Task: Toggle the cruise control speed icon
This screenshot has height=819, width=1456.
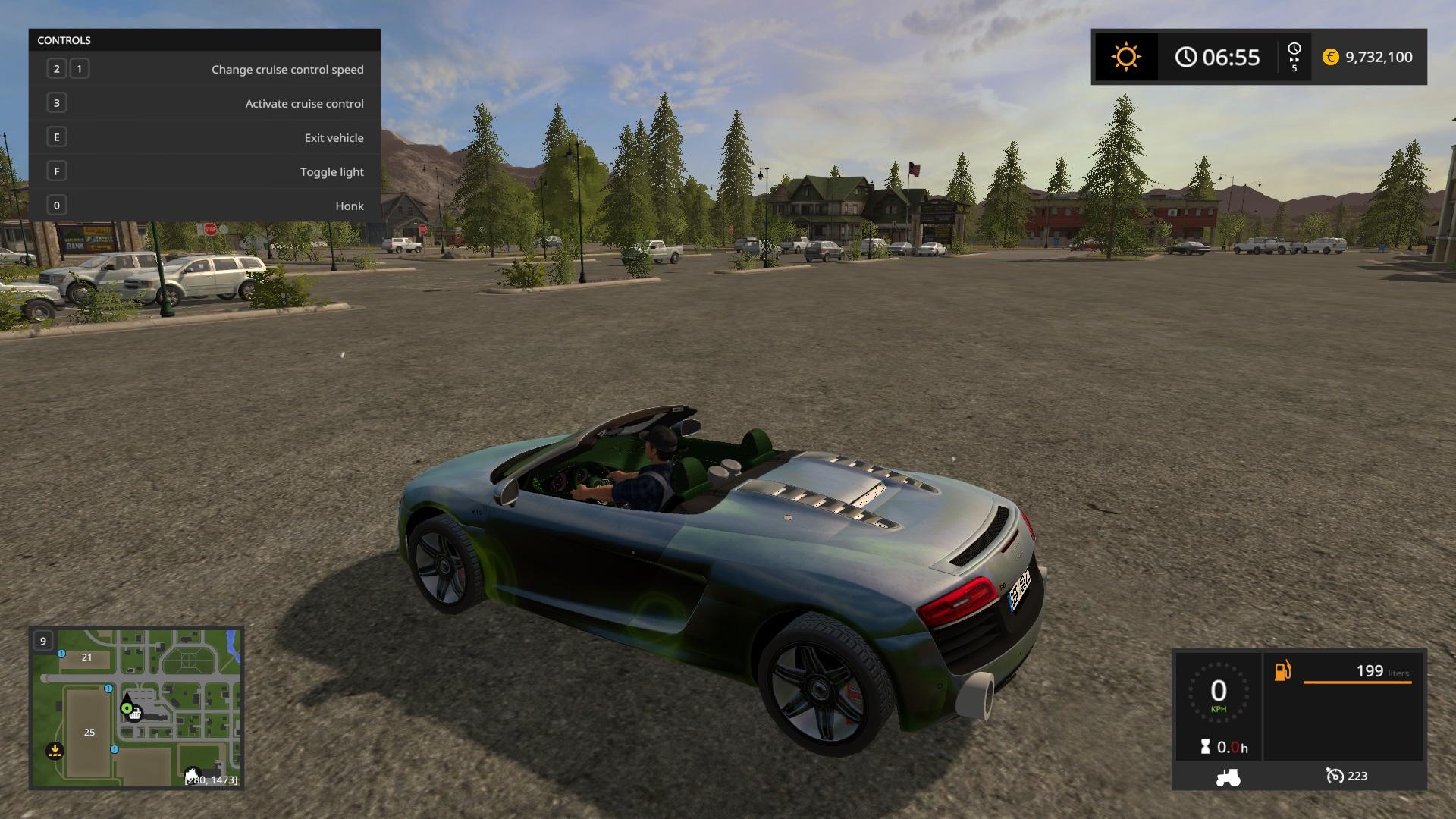Action: coord(1334,776)
